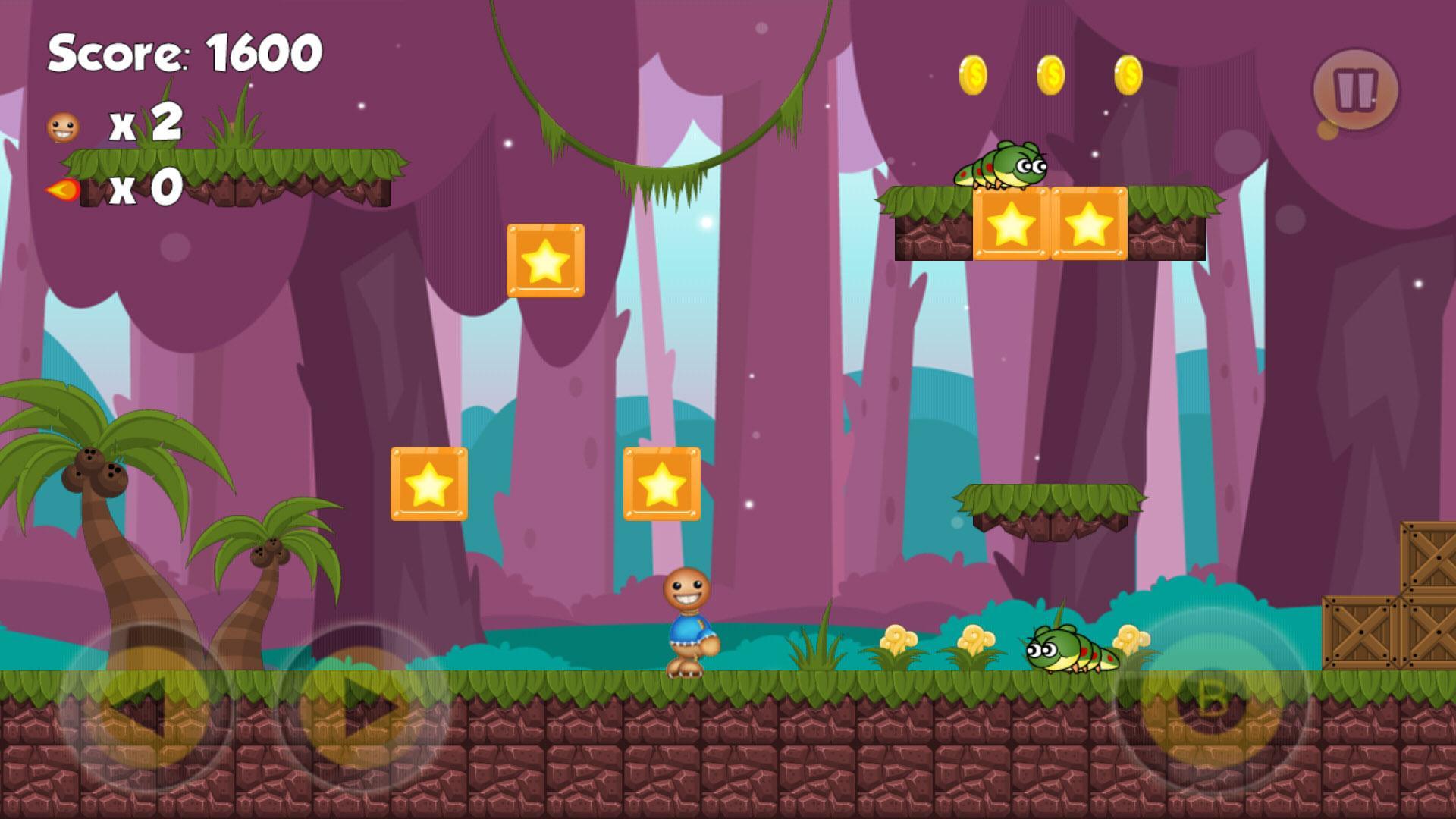Collect the leftmost dollar coin
This screenshot has height=819, width=1456.
(x=974, y=74)
